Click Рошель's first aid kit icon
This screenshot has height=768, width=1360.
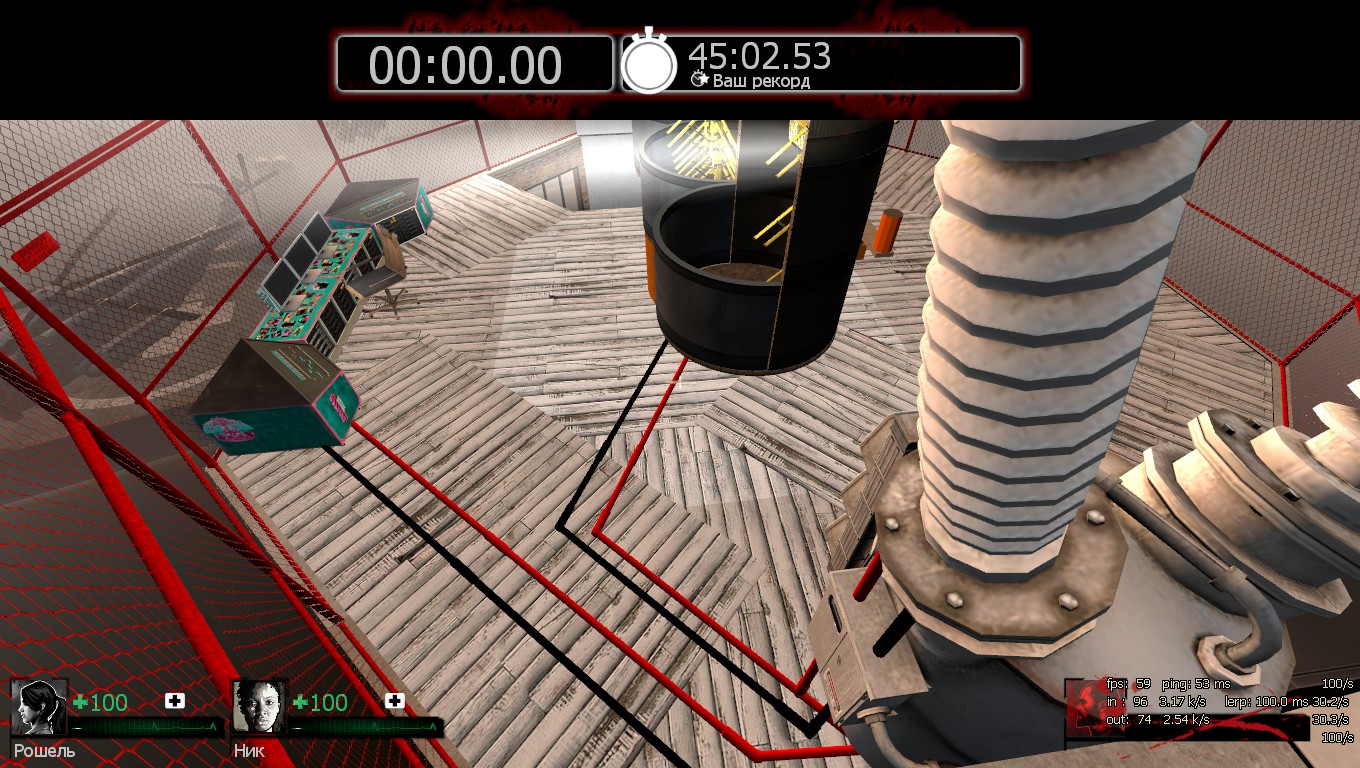click(x=175, y=701)
